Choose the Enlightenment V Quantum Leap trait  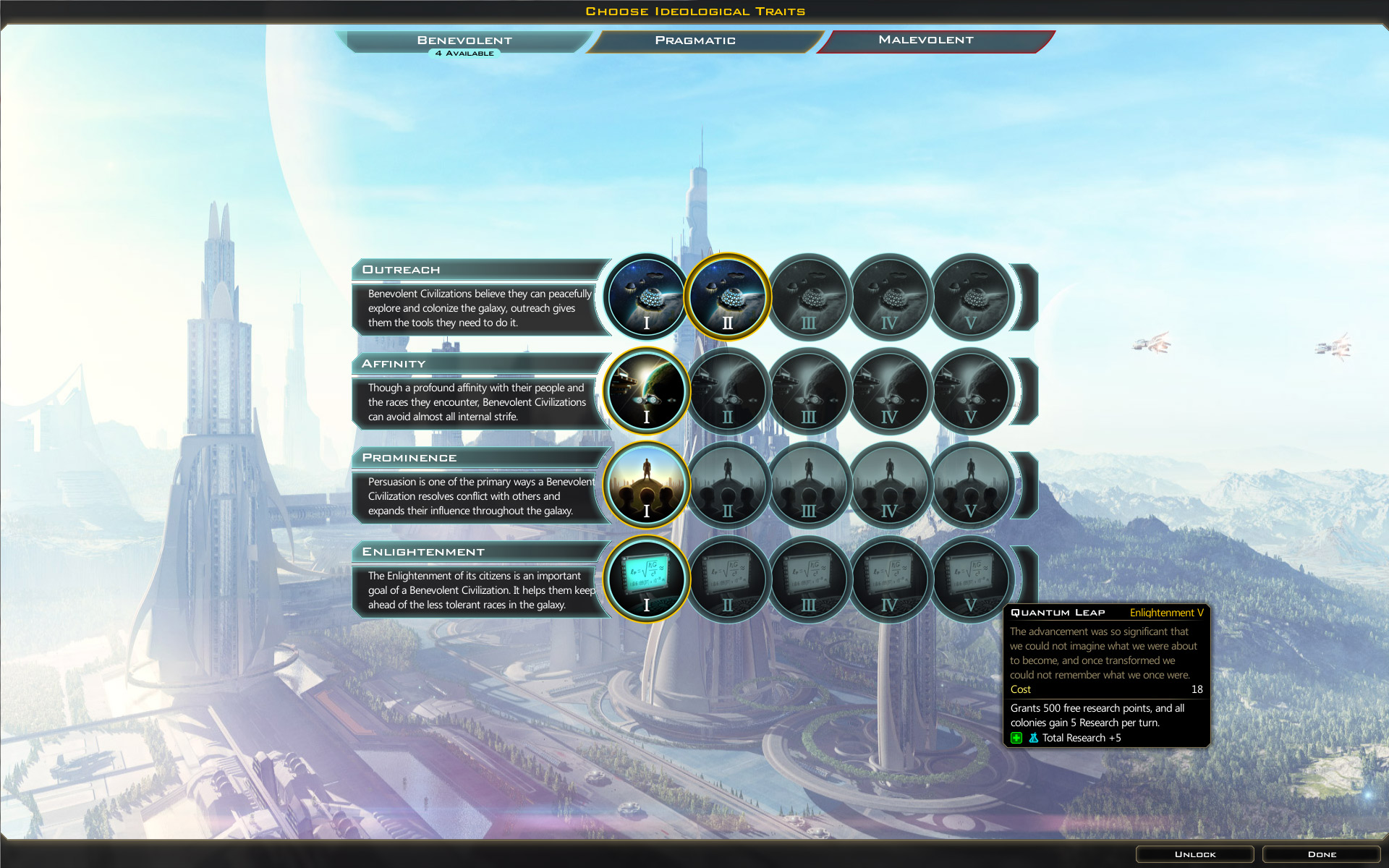(x=971, y=579)
